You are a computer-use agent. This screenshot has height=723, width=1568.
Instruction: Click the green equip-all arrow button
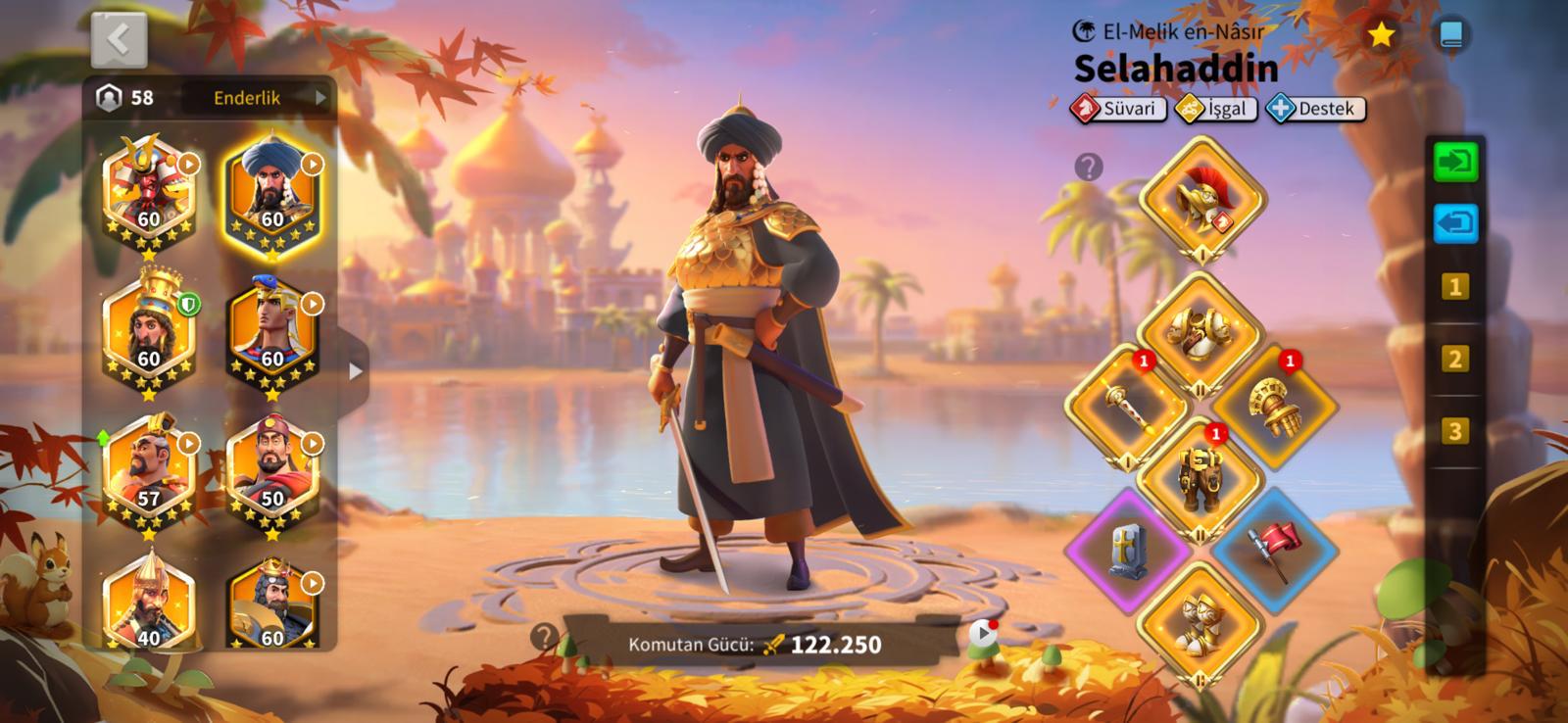pos(1455,162)
